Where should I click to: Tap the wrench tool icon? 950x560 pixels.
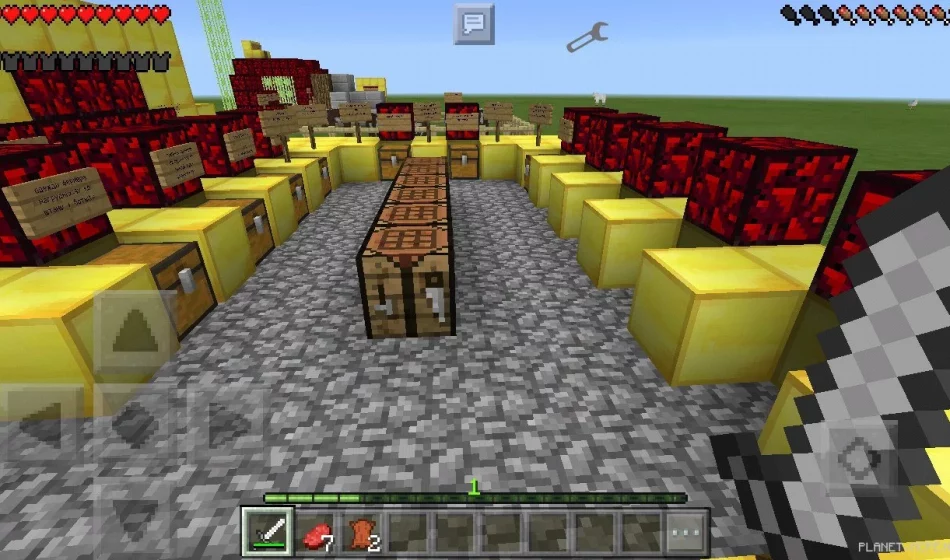586,38
